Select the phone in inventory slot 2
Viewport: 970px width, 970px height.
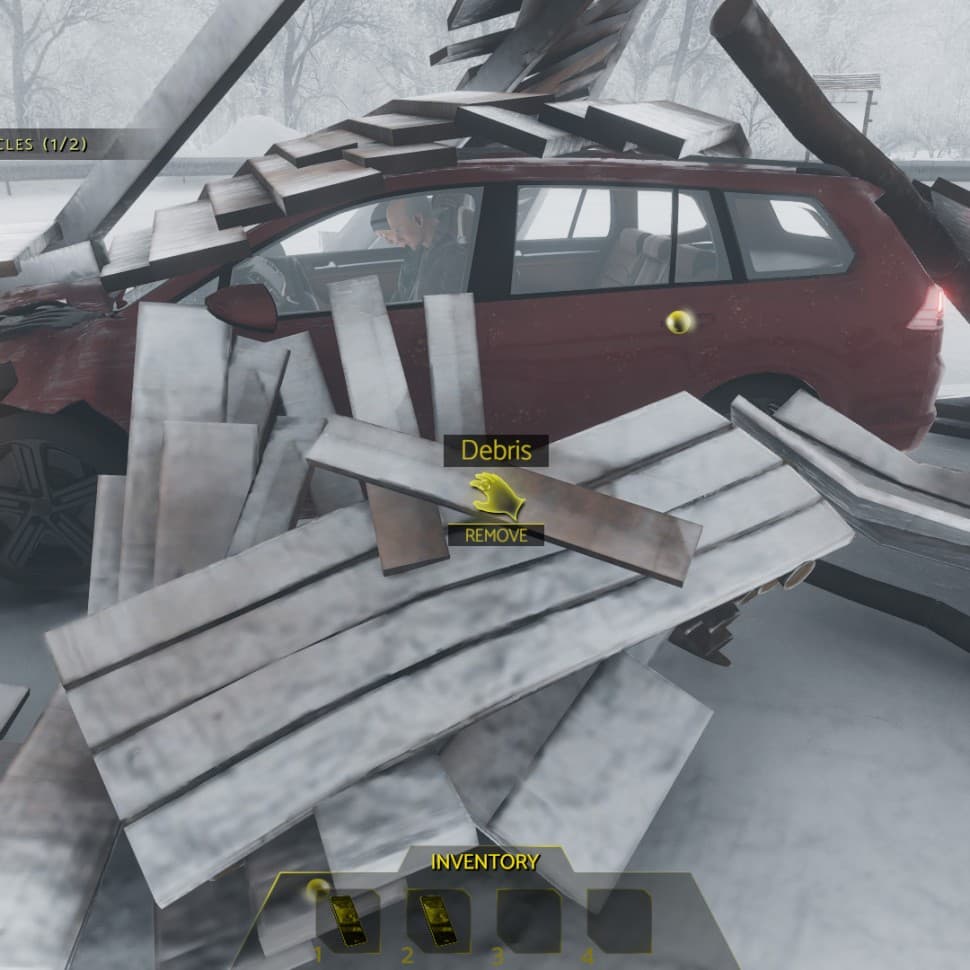pyautogui.click(x=436, y=919)
